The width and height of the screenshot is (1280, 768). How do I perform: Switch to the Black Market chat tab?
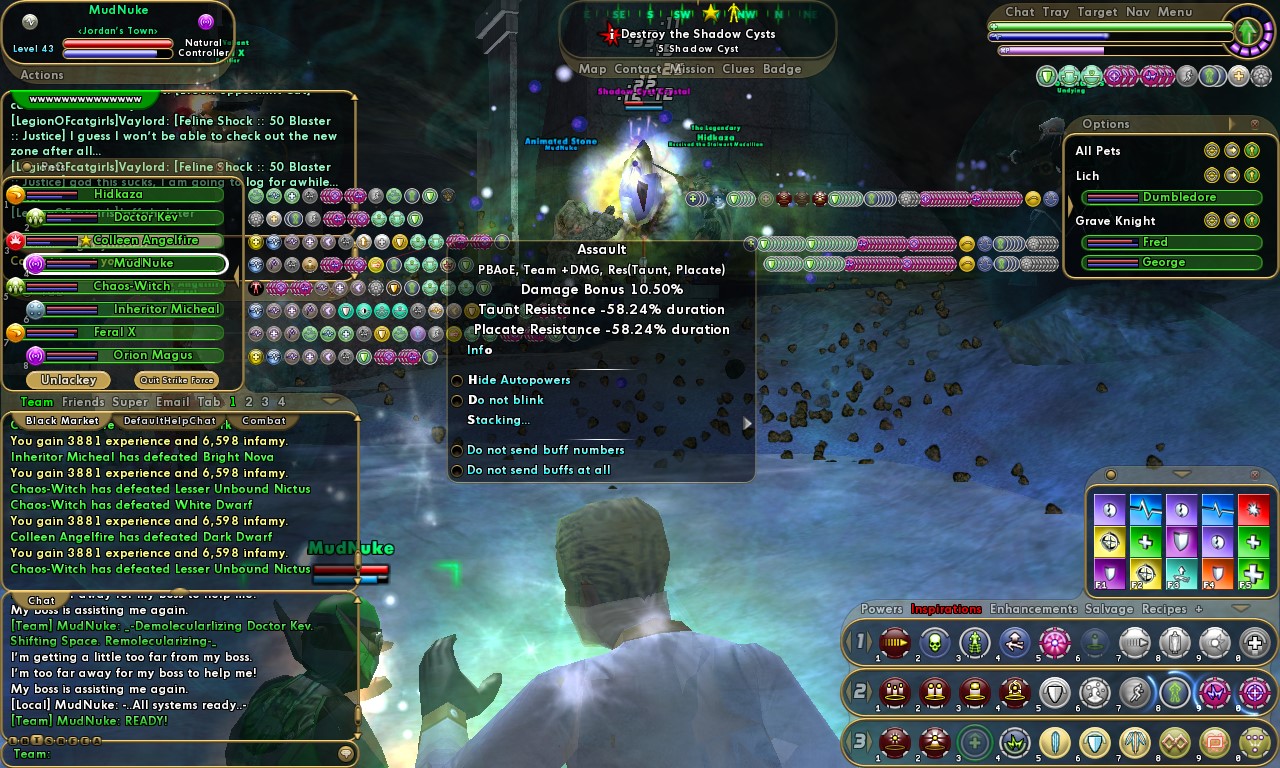click(x=62, y=421)
